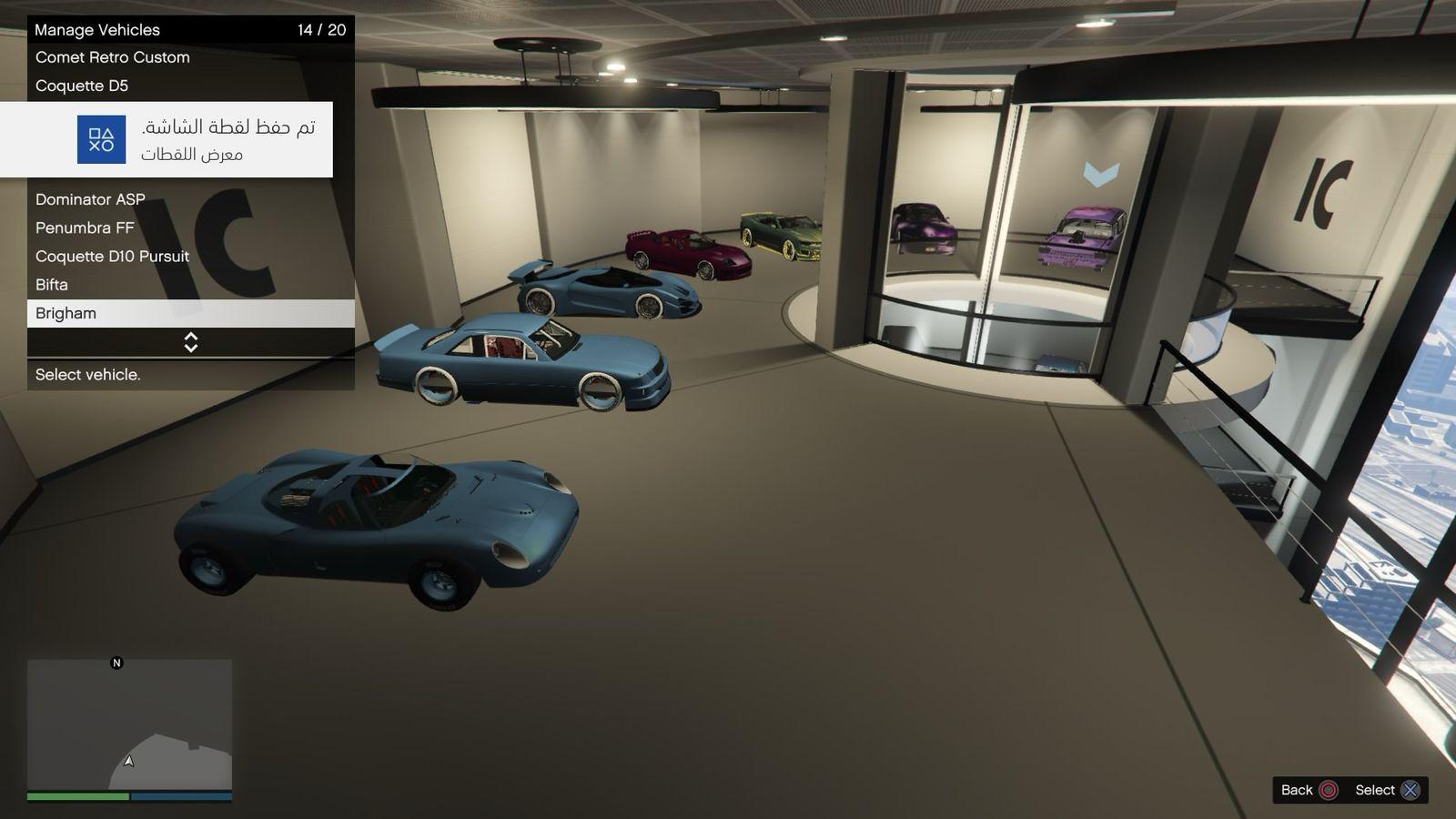Choose the Coquette D5 entry
Viewport: 1456px width, 819px height.
(82, 86)
